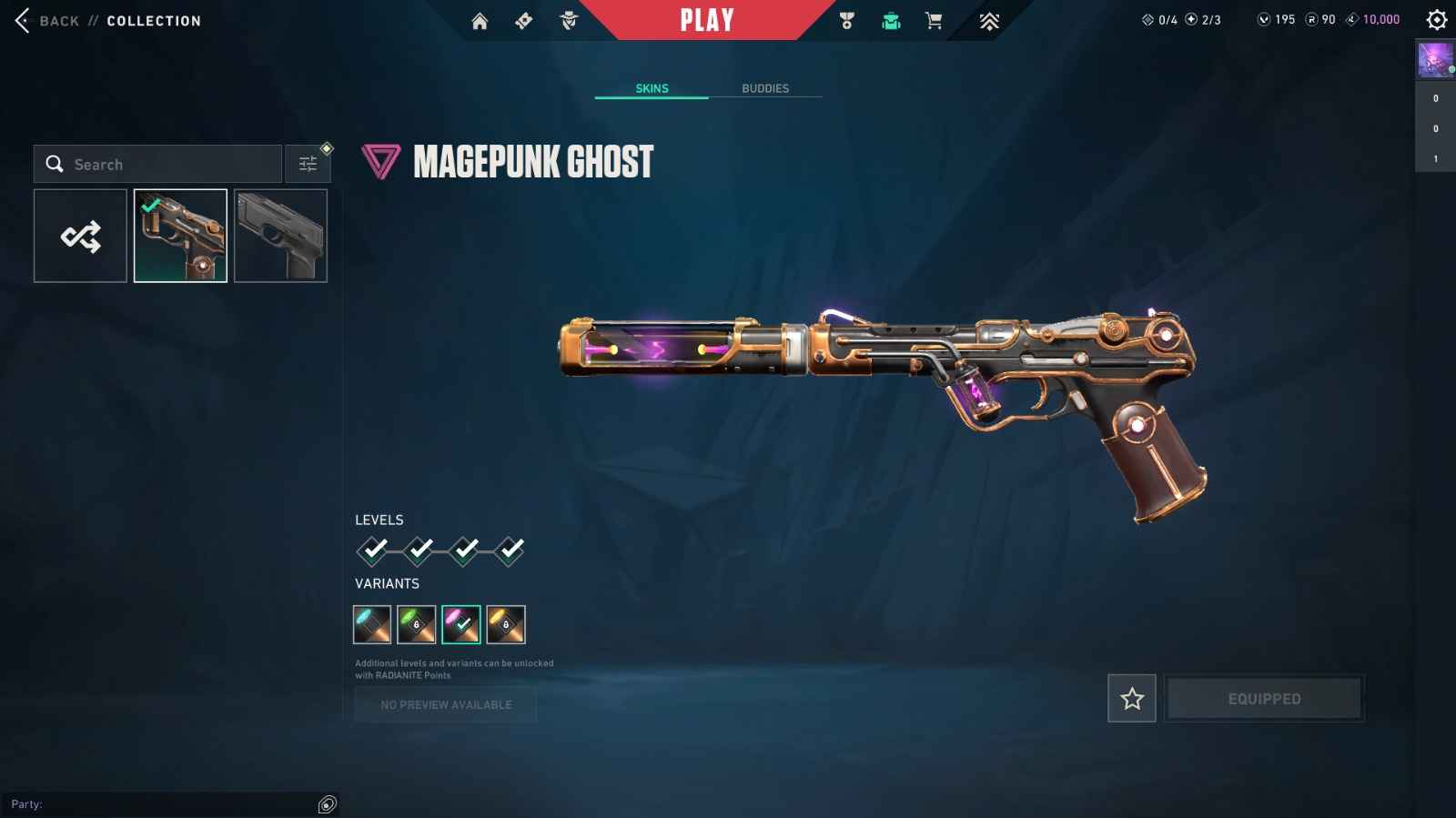The height and width of the screenshot is (818, 1456).
Task: Open the settings gear
Action: 1437,20
